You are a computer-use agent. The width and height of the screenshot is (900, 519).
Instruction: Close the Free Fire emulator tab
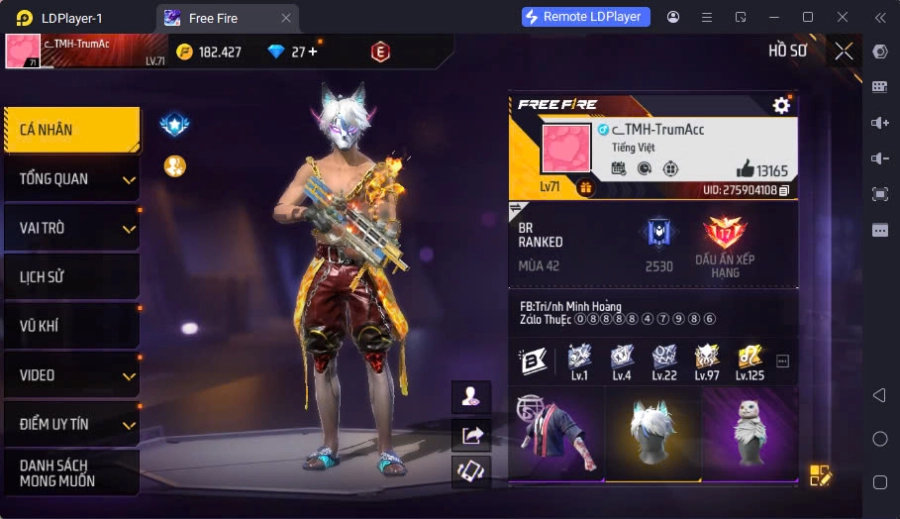[286, 18]
